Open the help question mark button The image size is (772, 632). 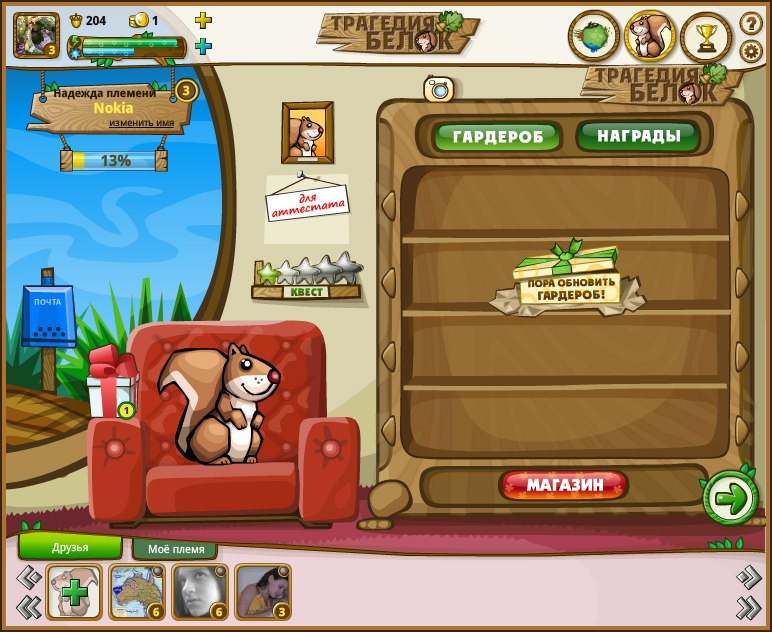[751, 23]
